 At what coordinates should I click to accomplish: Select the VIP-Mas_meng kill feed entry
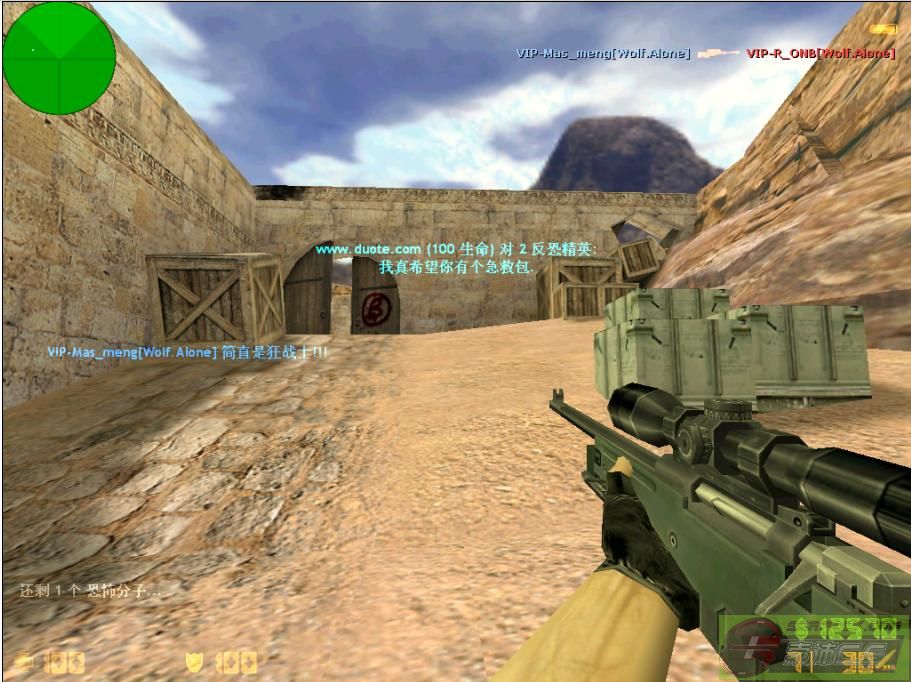point(603,53)
